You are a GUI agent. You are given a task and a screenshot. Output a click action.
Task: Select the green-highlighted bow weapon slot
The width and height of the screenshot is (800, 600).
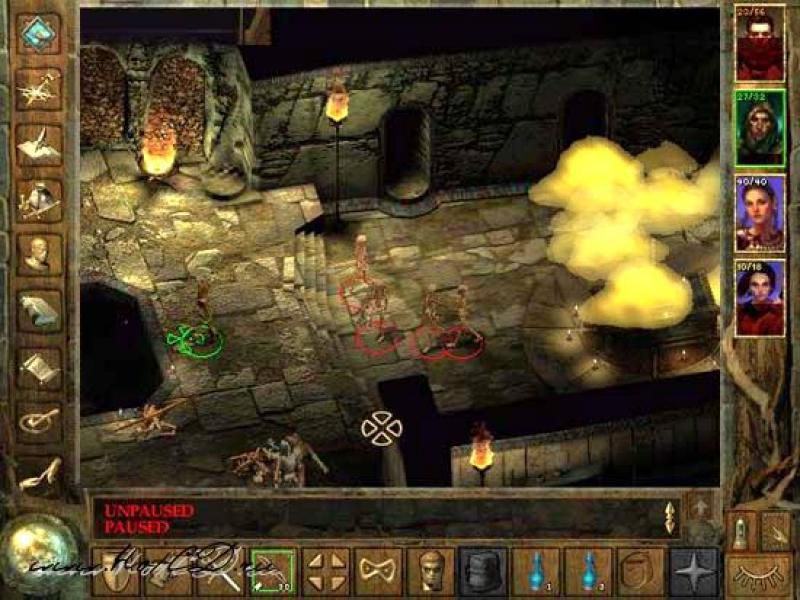pos(272,572)
